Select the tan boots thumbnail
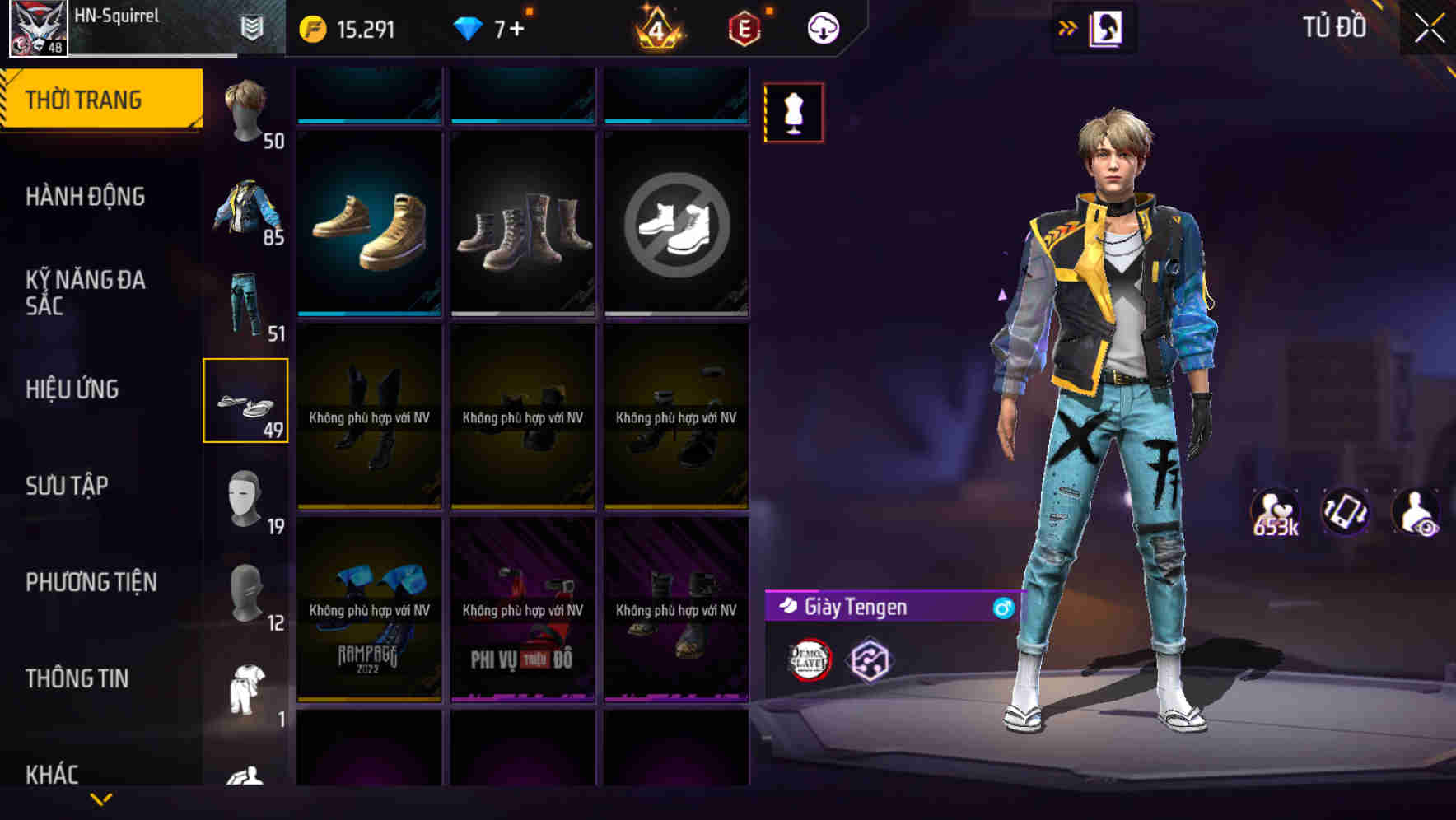1456x820 pixels. (370, 231)
